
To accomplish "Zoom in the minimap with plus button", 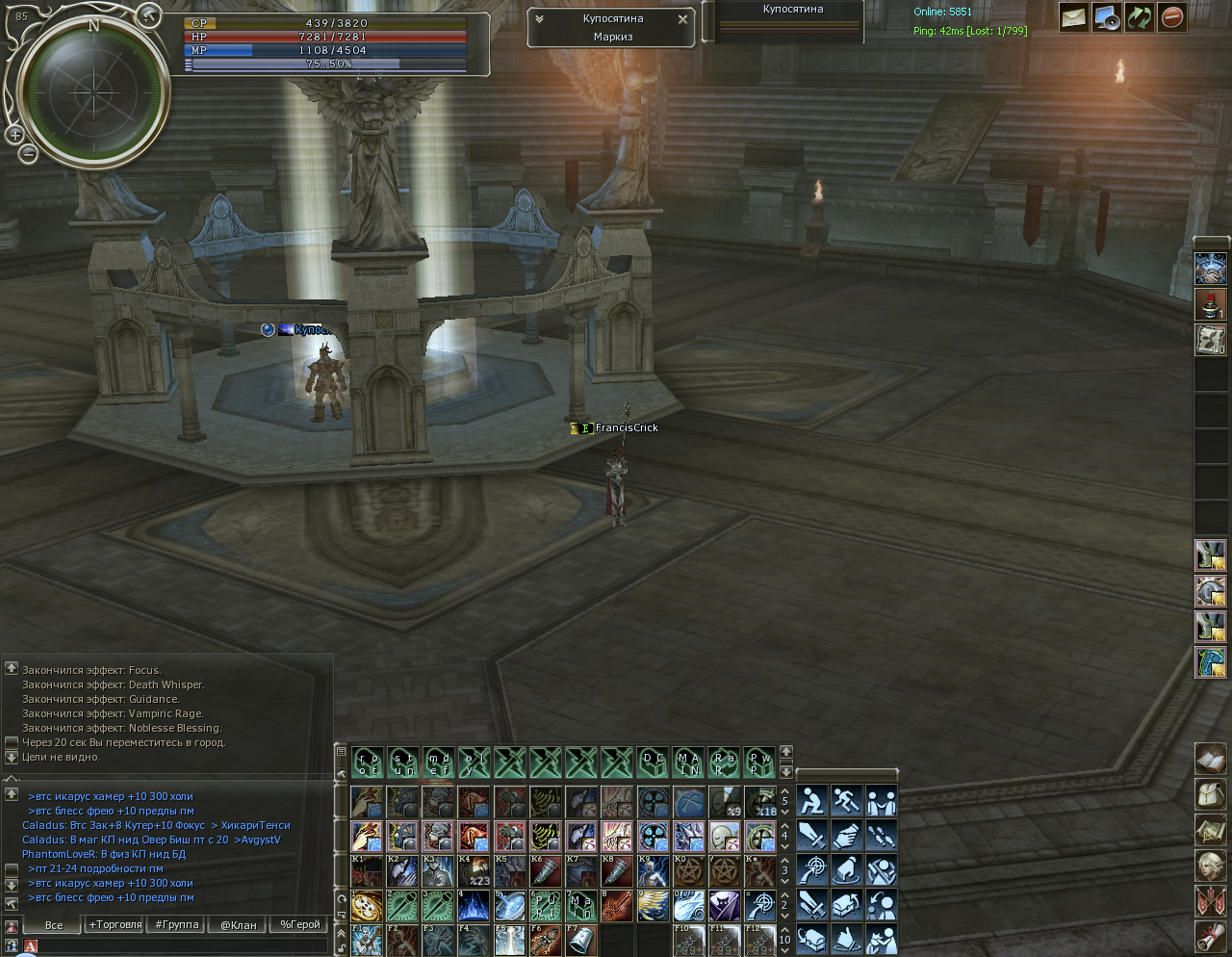I will (15, 135).
